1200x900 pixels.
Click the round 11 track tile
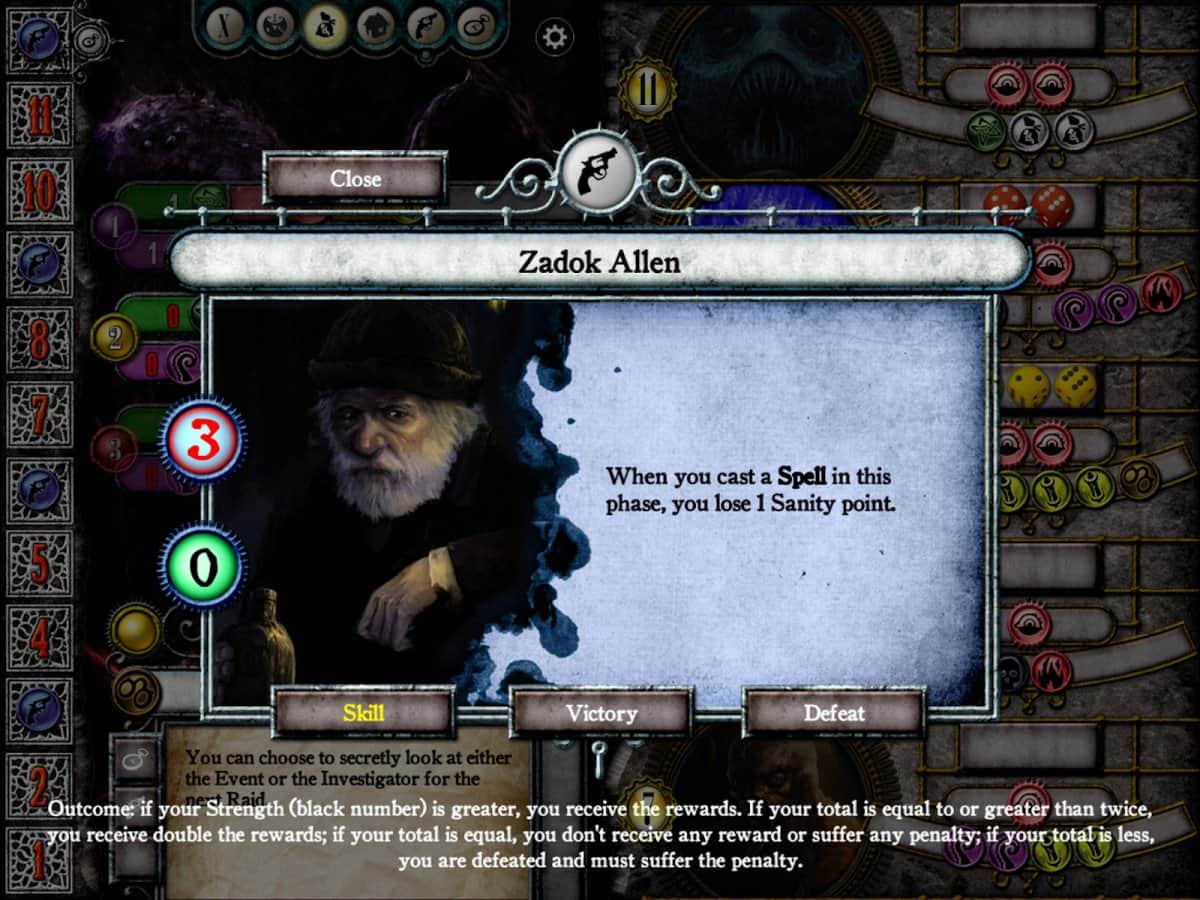click(39, 117)
